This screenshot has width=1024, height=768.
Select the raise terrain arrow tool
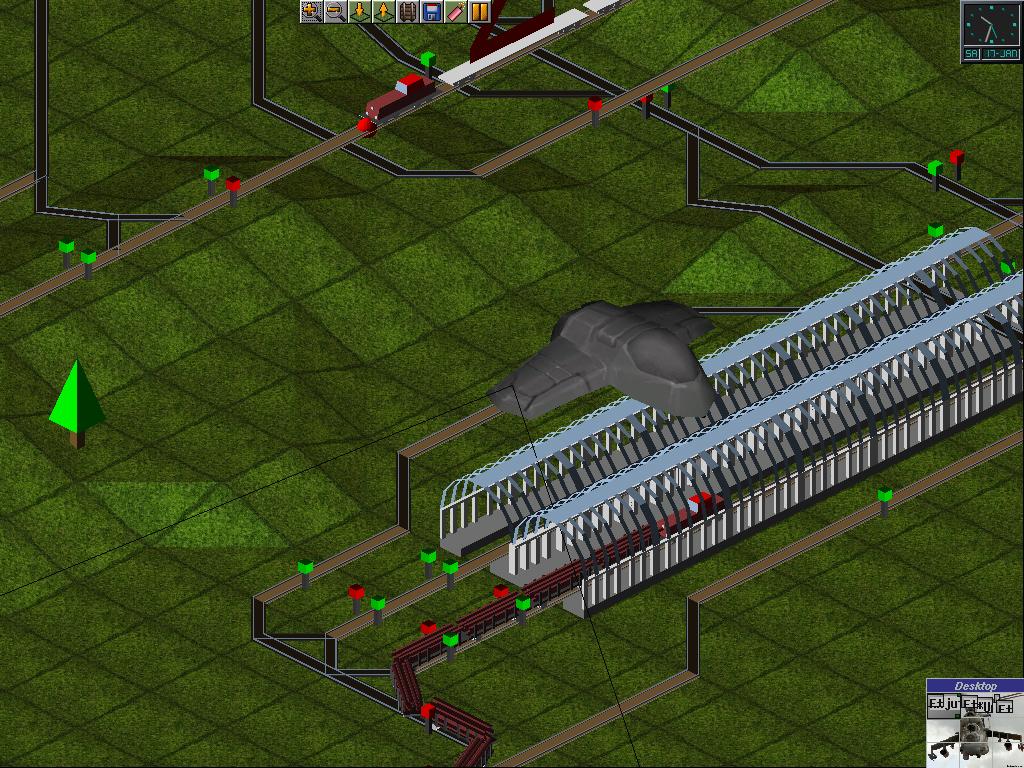(x=383, y=12)
